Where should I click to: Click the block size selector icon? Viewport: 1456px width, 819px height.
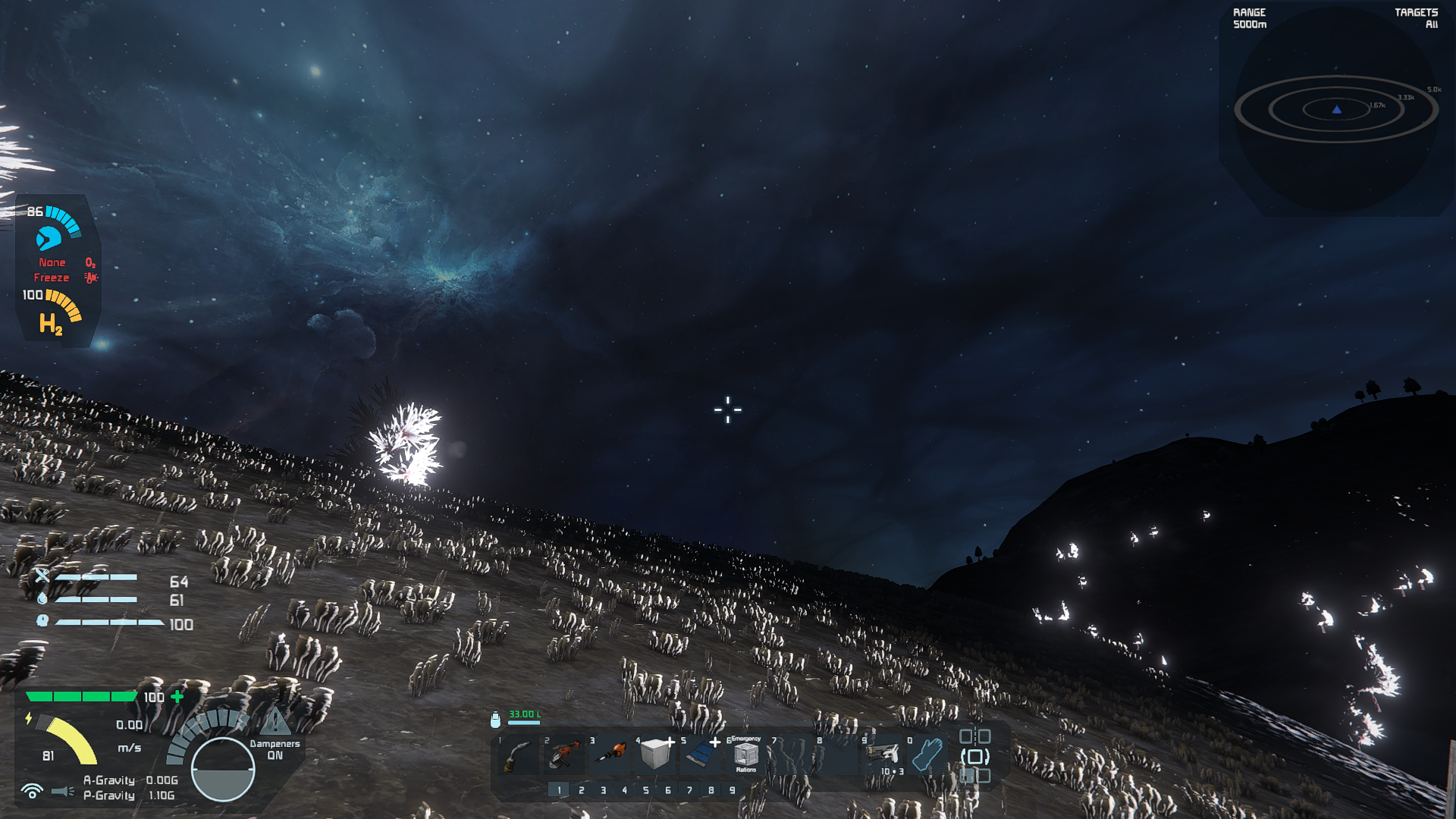tap(974, 756)
